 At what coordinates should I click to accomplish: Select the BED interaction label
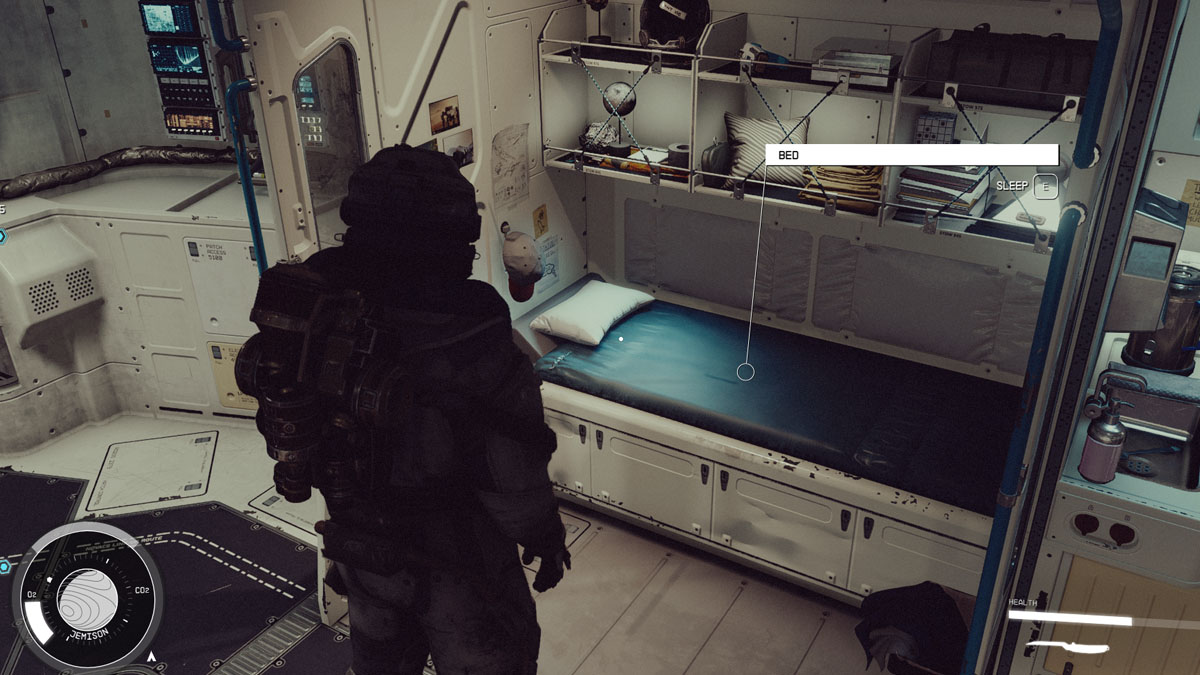click(x=911, y=155)
